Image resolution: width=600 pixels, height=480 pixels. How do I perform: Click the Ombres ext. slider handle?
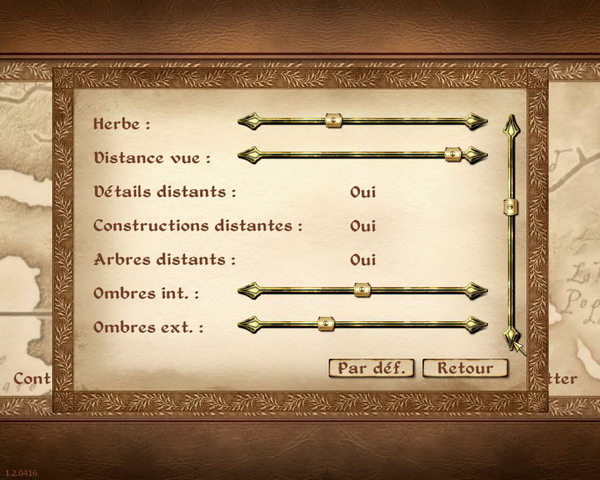pos(324,324)
